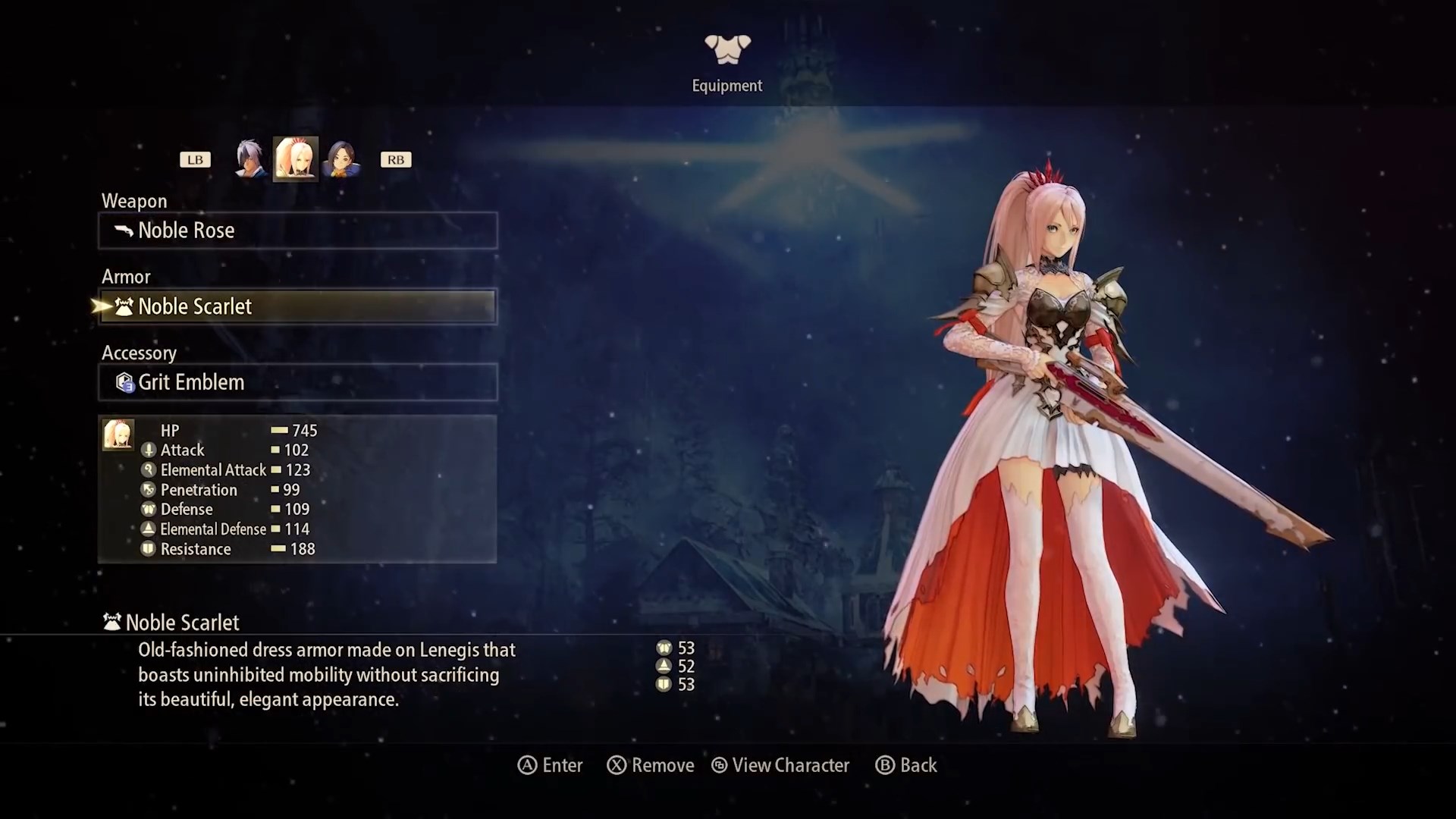Click the Defense stat helmet icon
Viewport: 1456px width, 819px height.
[148, 509]
